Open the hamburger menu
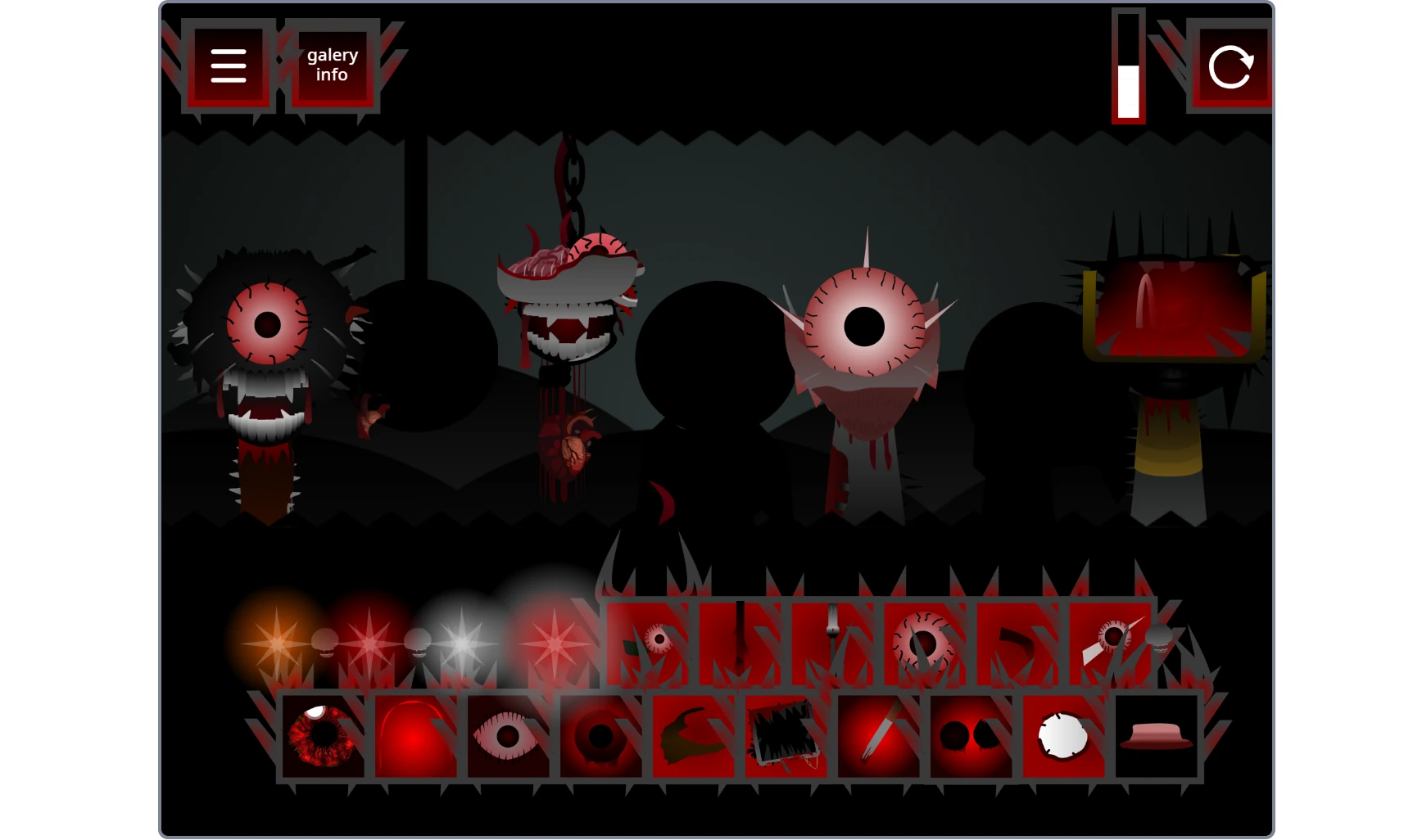This screenshot has height=840, width=1404. pyautogui.click(x=229, y=65)
